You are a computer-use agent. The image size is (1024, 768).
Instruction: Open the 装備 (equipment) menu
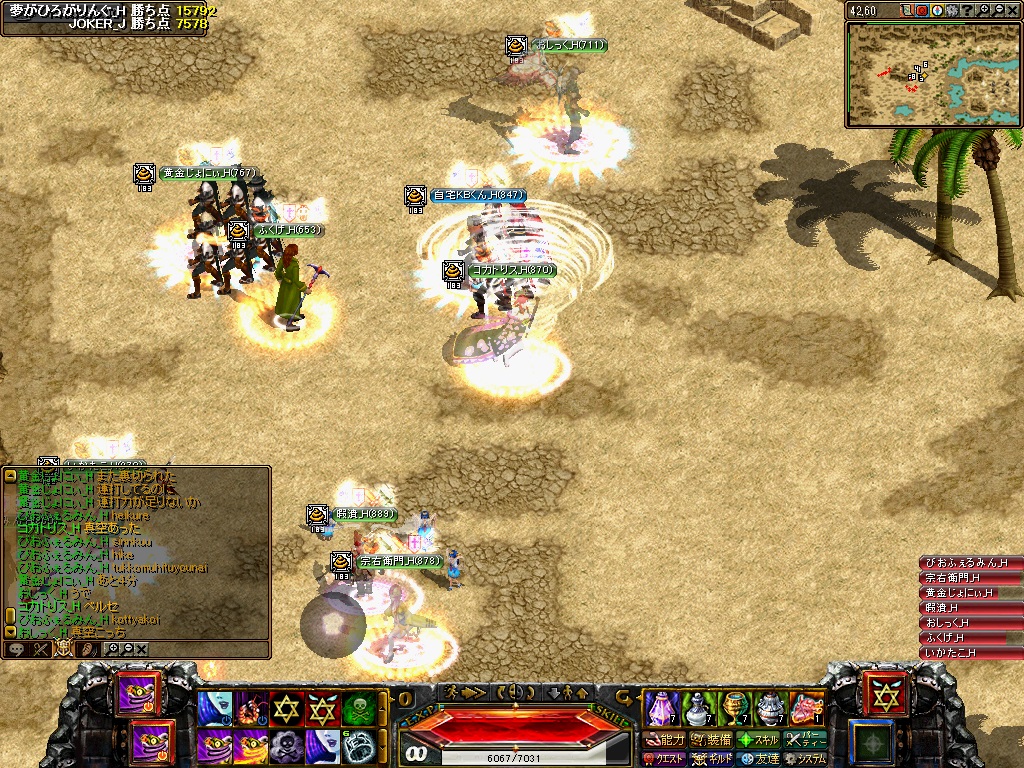click(x=712, y=740)
